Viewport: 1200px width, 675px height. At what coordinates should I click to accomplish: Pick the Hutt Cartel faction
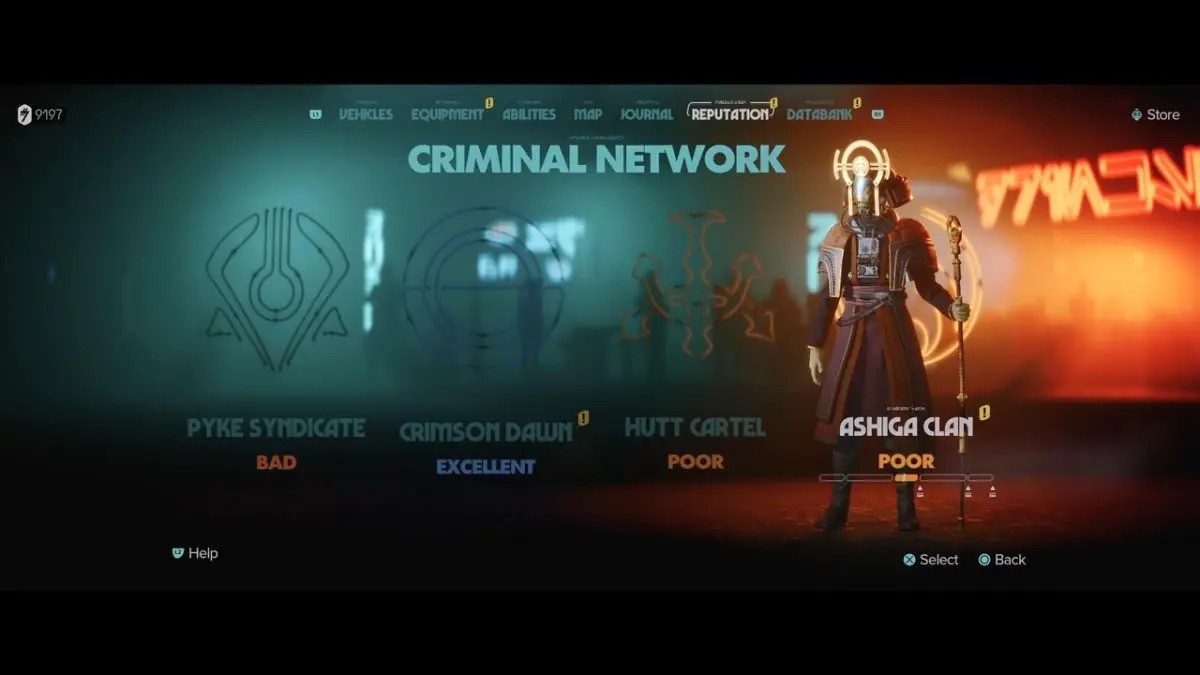(x=695, y=428)
